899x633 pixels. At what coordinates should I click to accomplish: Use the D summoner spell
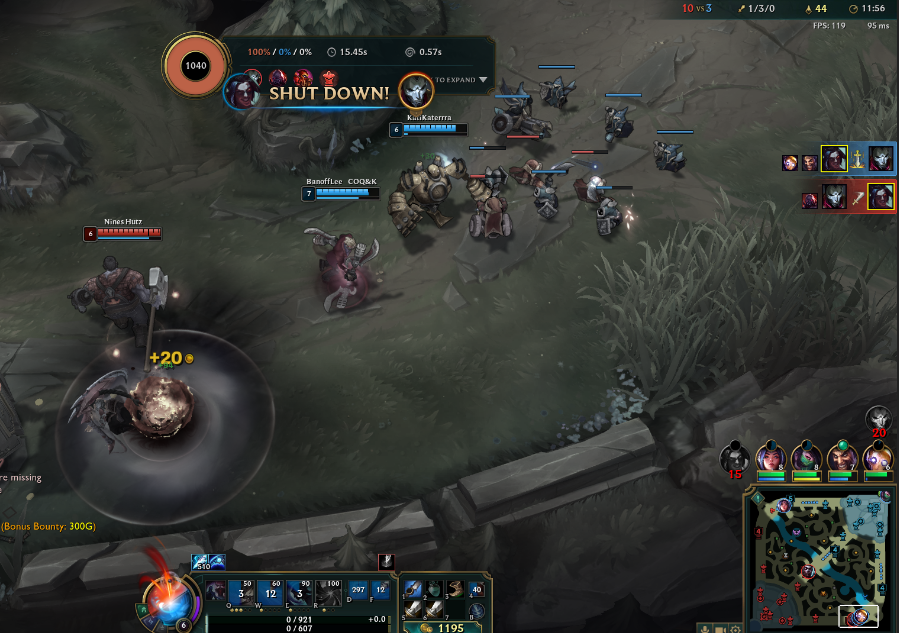[358, 590]
